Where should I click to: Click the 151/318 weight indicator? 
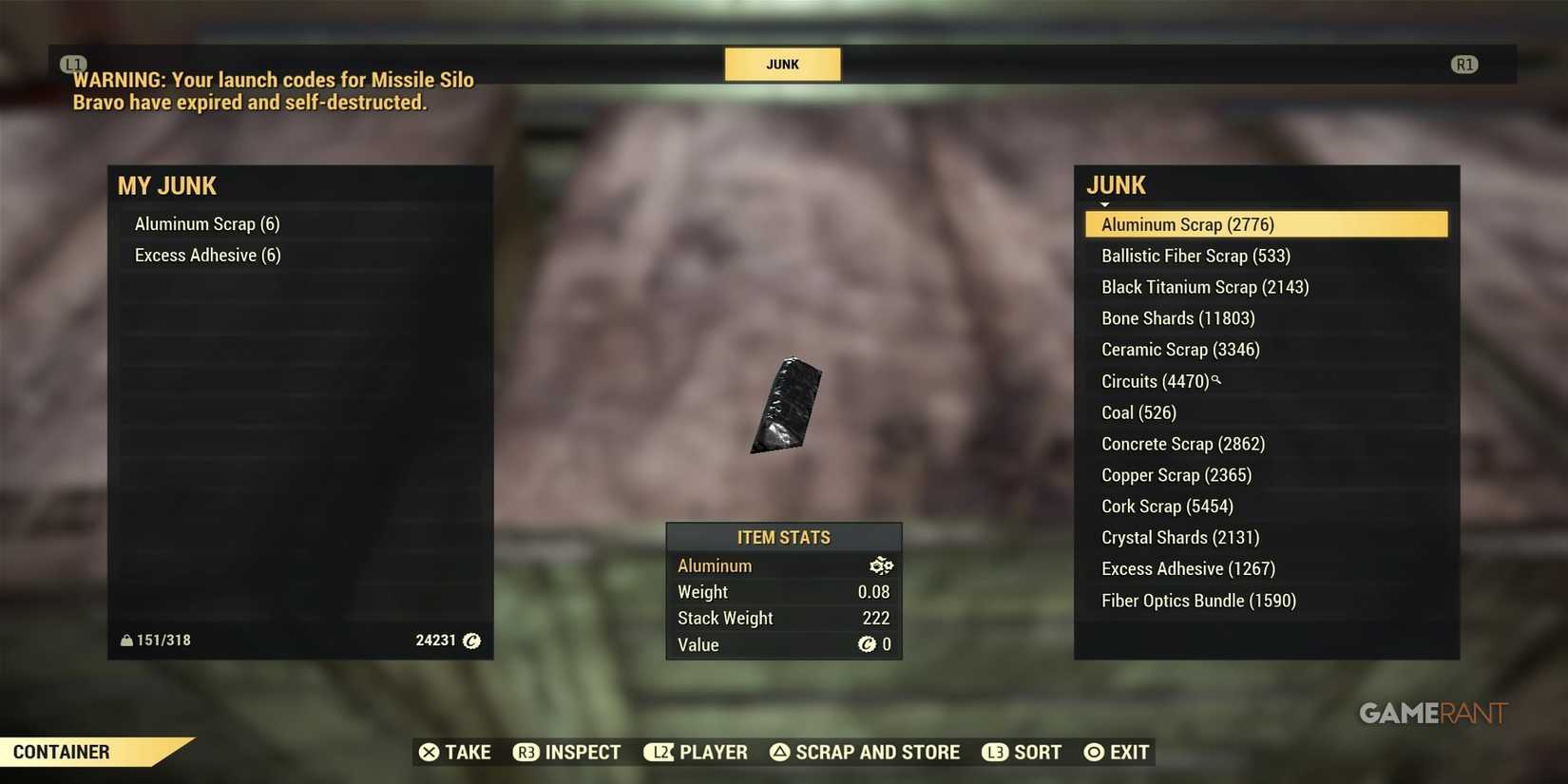[162, 640]
